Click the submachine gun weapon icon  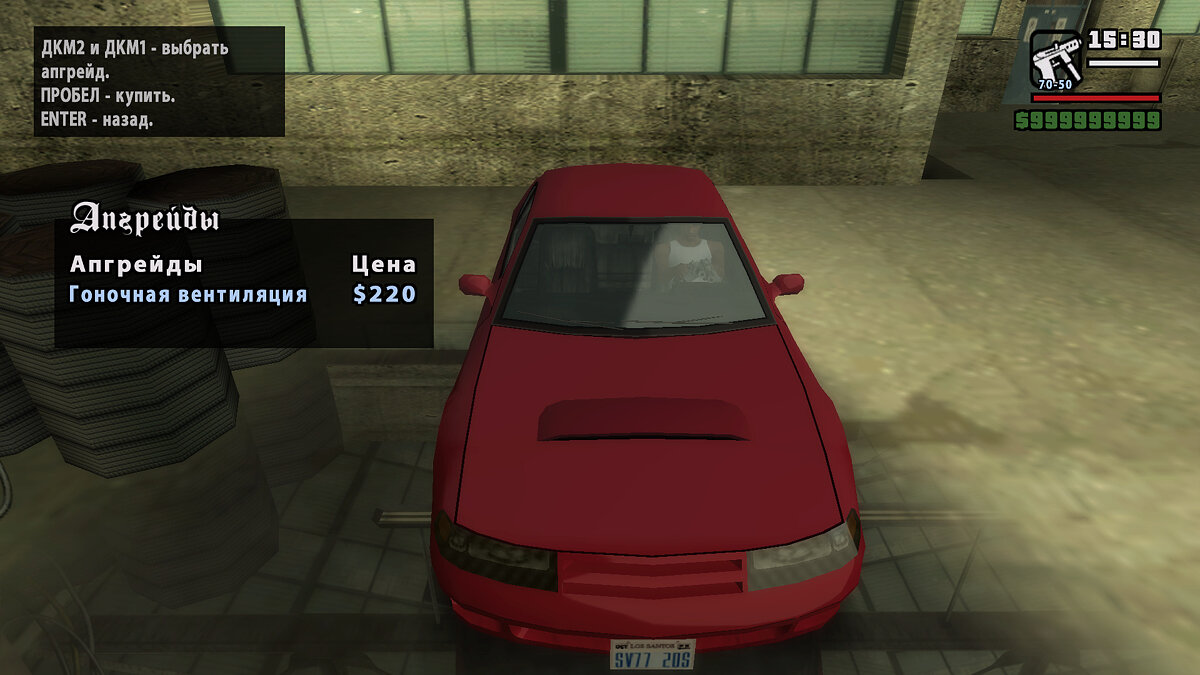pyautogui.click(x=1056, y=58)
